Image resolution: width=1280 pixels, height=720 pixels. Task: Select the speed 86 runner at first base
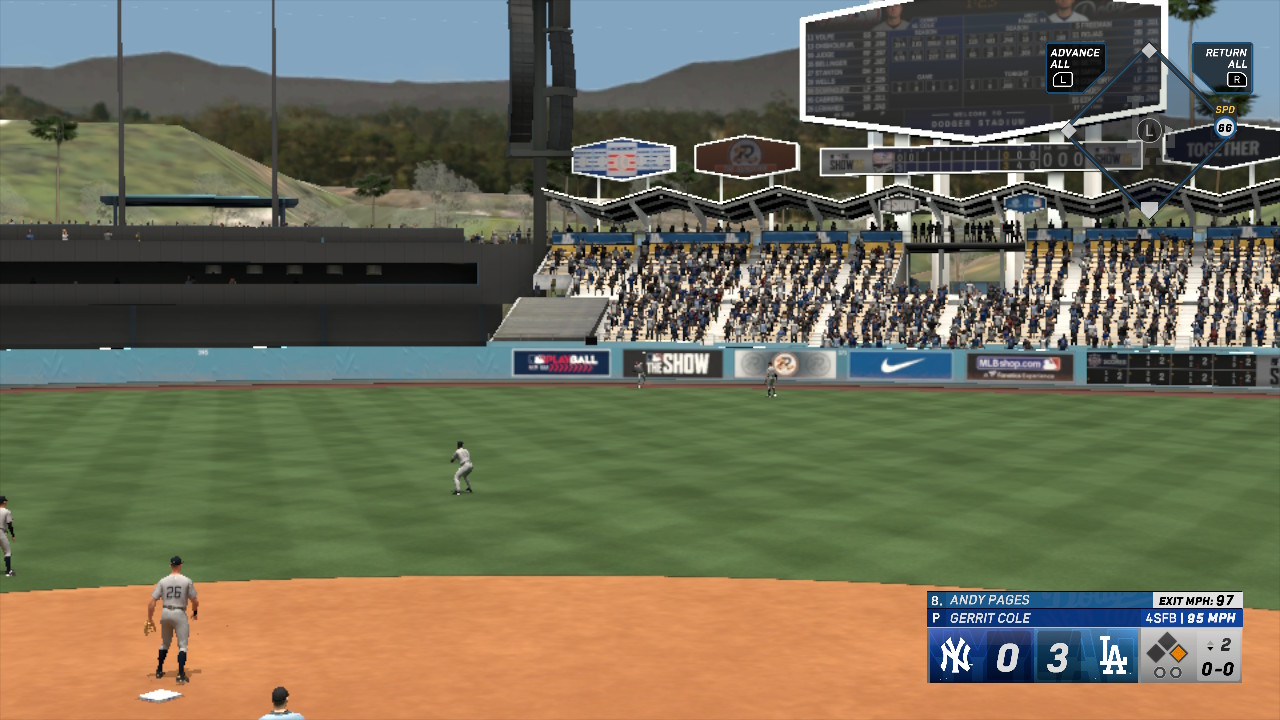point(1225,128)
